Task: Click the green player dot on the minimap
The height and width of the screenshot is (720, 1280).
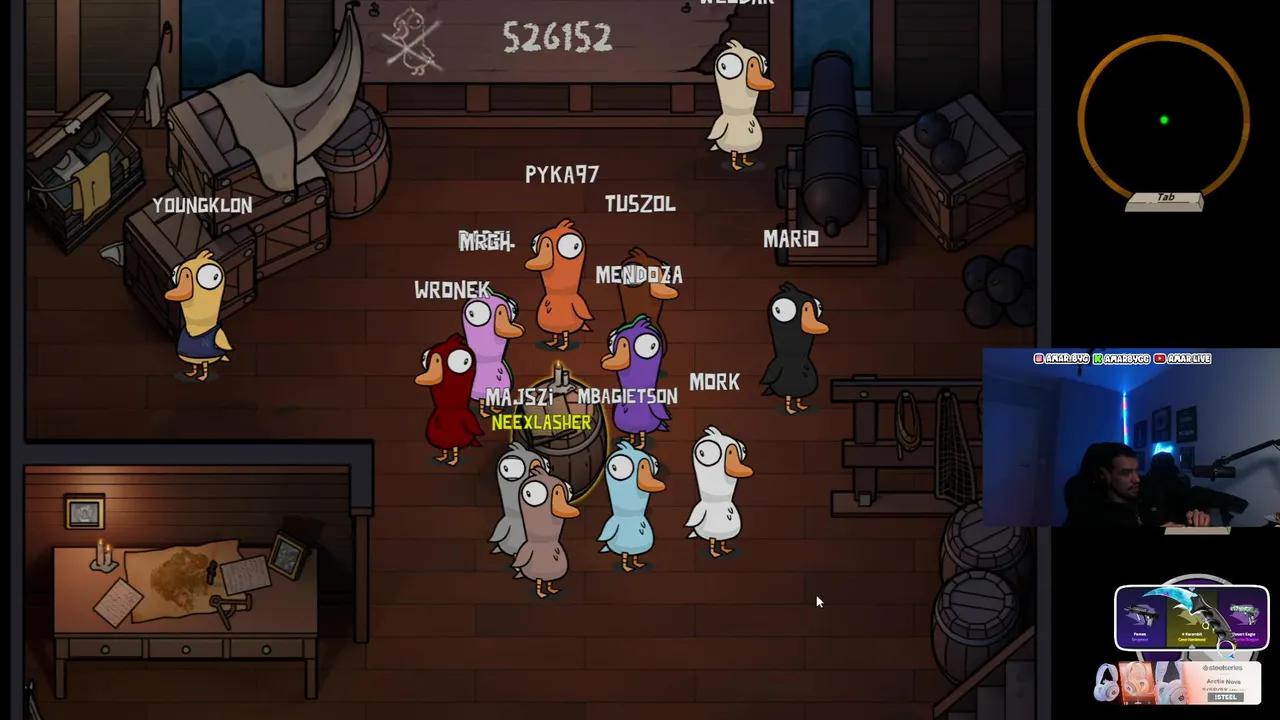Action: coord(1163,119)
